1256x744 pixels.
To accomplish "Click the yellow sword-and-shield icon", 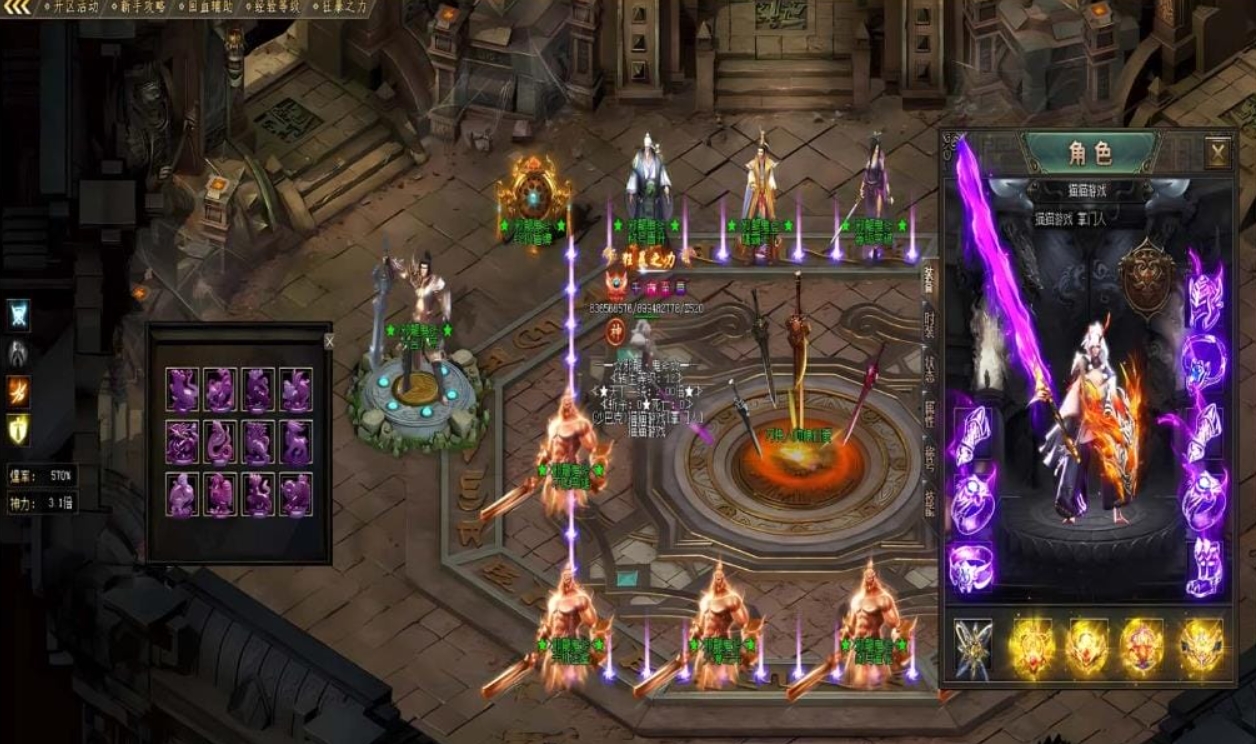I will tap(18, 429).
